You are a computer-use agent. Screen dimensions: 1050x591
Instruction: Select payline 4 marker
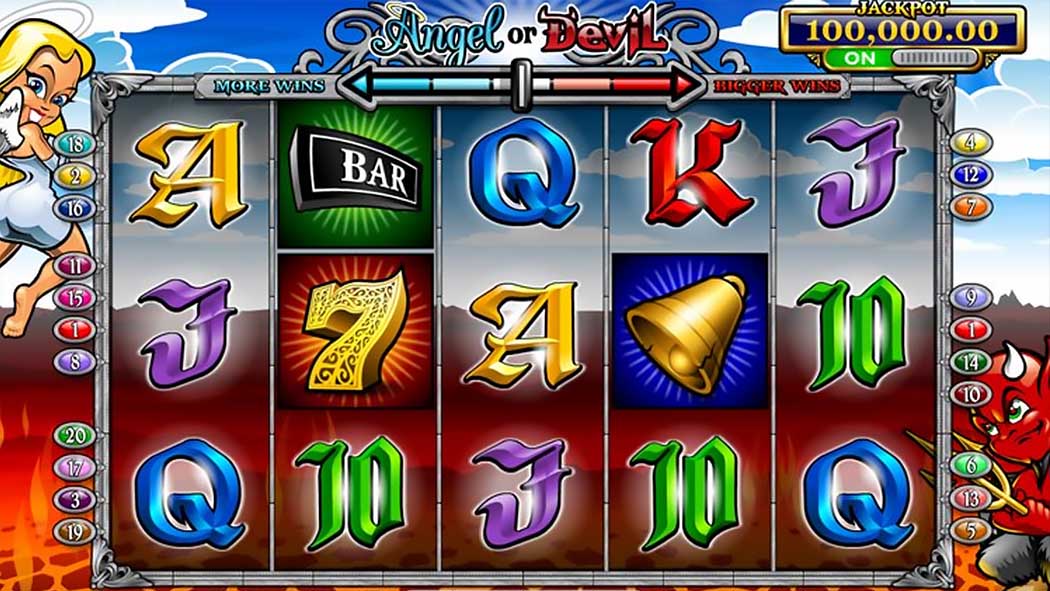click(x=971, y=143)
